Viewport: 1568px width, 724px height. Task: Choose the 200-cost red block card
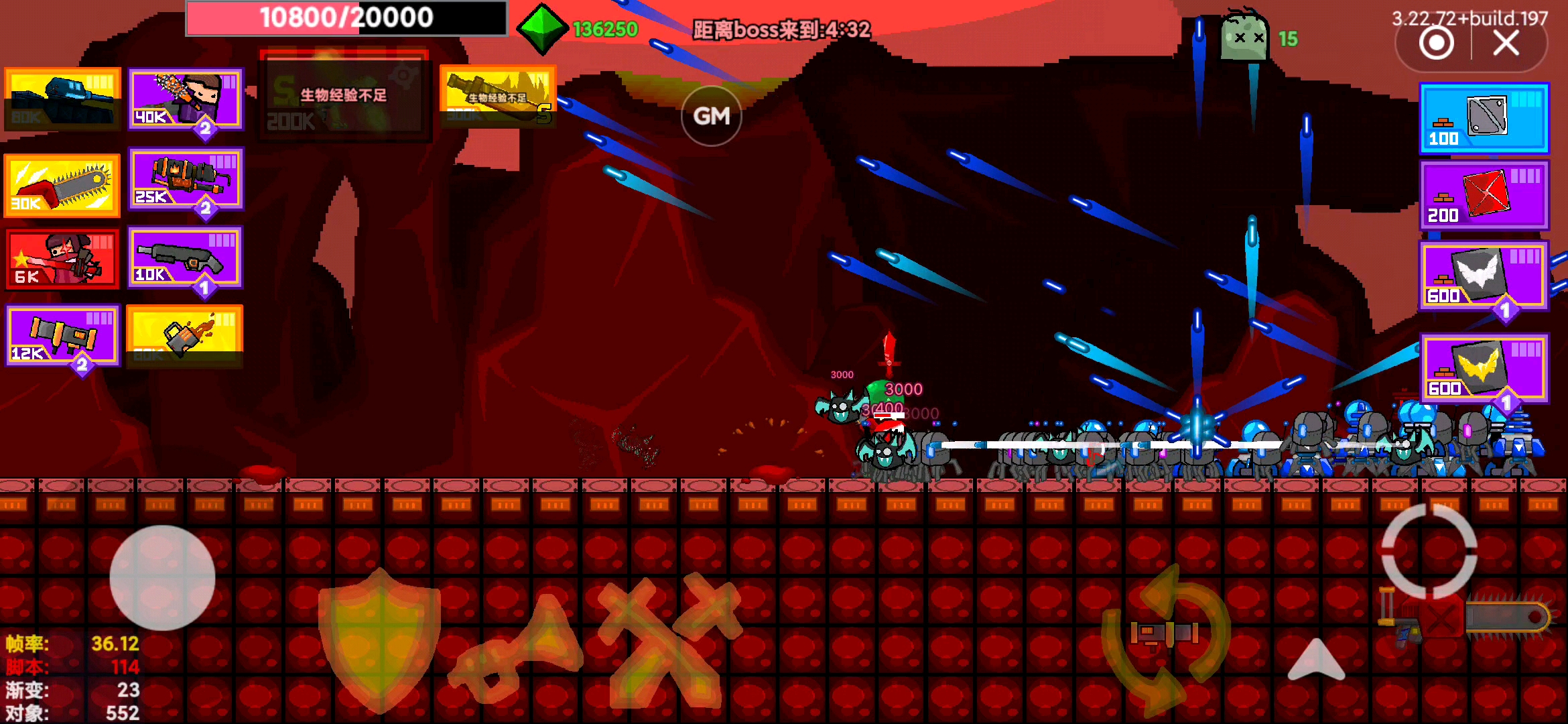(x=1484, y=195)
